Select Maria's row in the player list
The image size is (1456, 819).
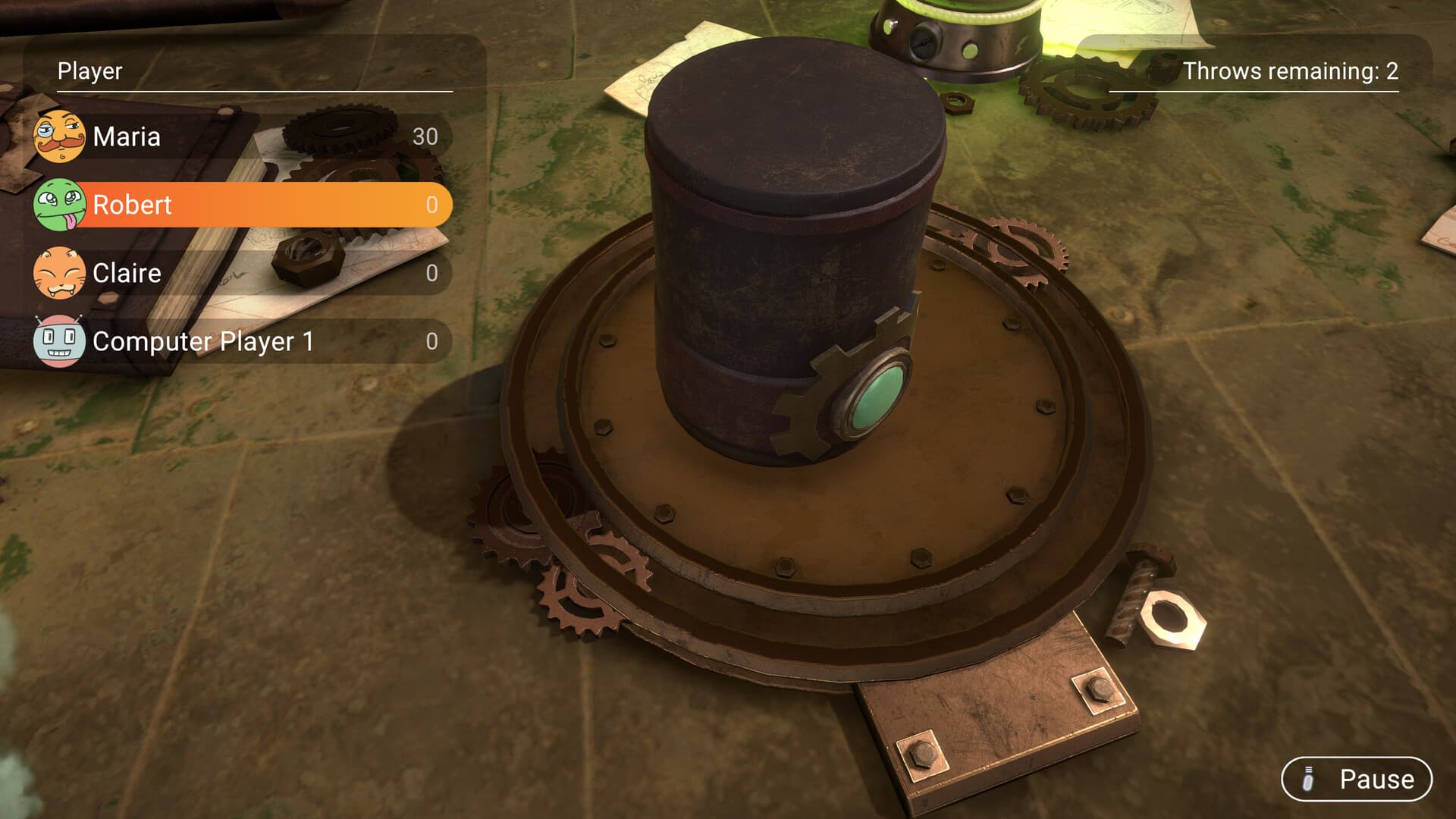coord(227,137)
